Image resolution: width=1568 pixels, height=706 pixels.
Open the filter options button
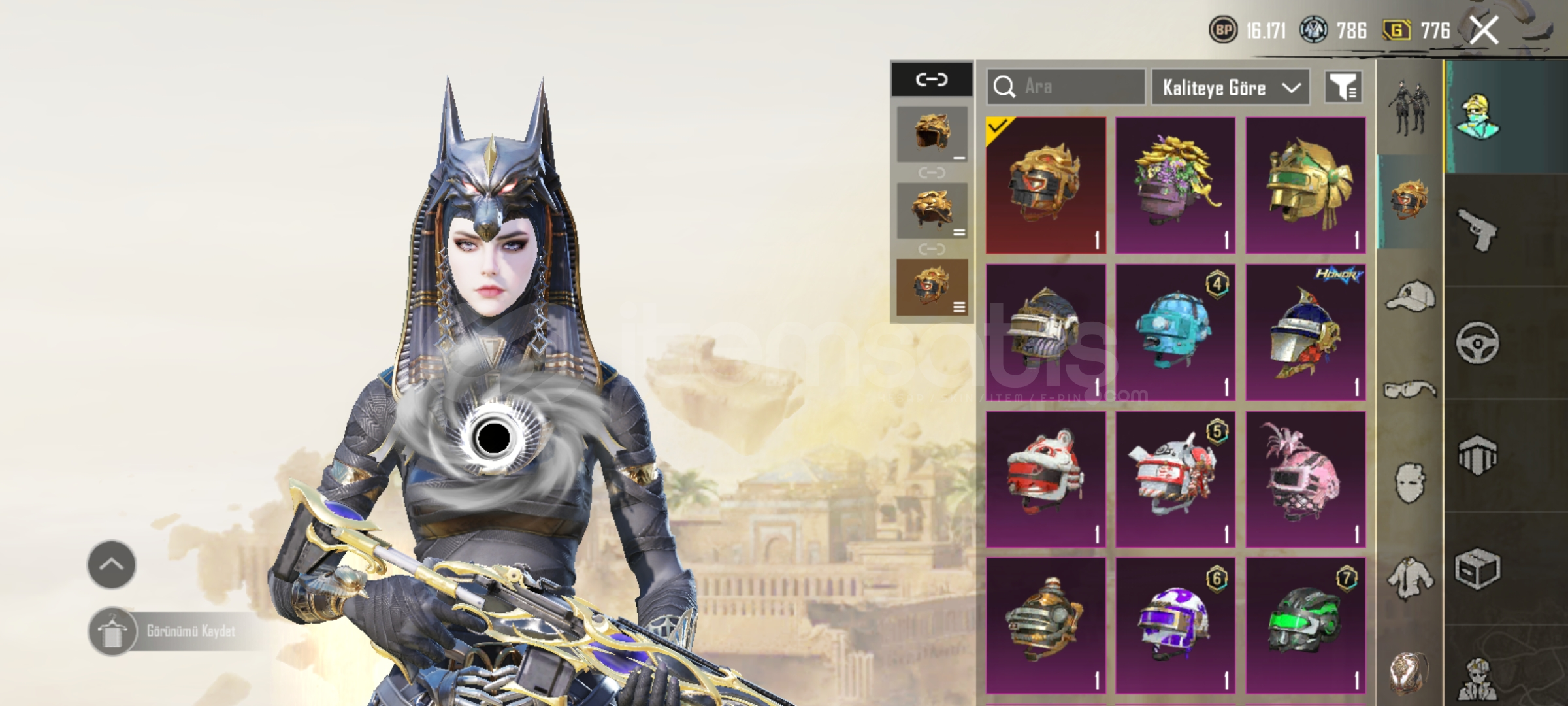coord(1343,87)
